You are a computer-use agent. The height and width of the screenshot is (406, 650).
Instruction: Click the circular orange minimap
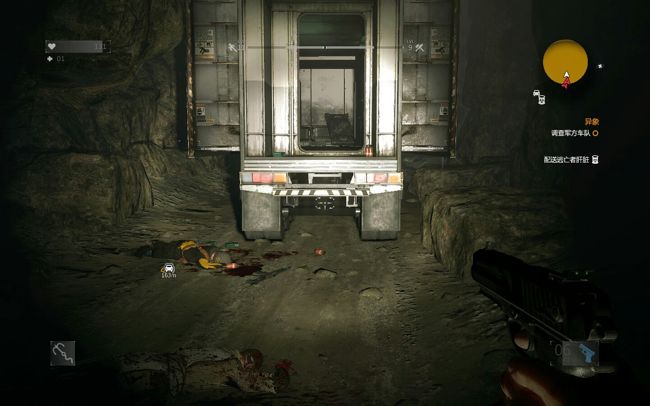(x=565, y=62)
